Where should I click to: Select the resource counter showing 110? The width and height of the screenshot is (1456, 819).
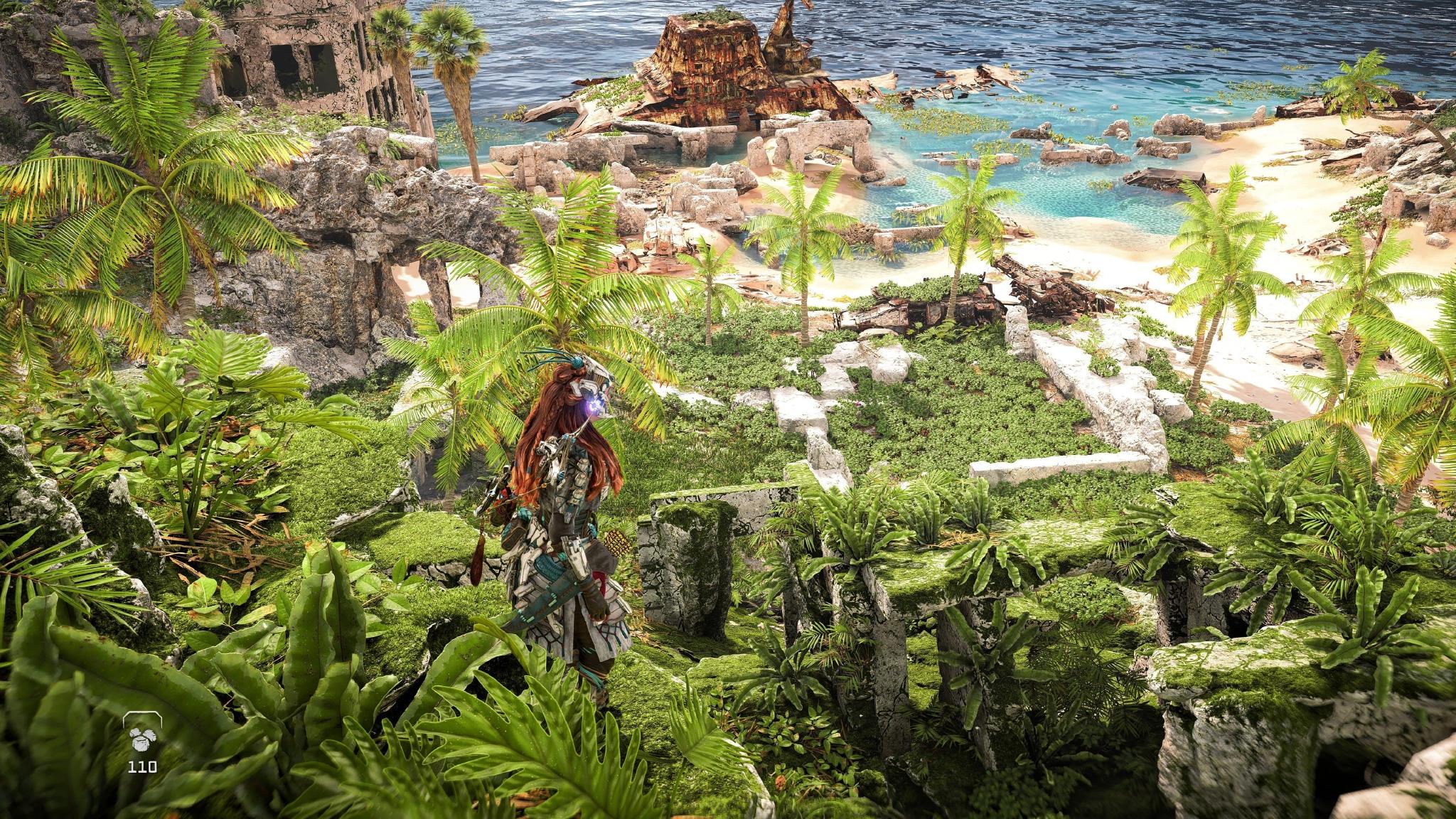pos(142,766)
